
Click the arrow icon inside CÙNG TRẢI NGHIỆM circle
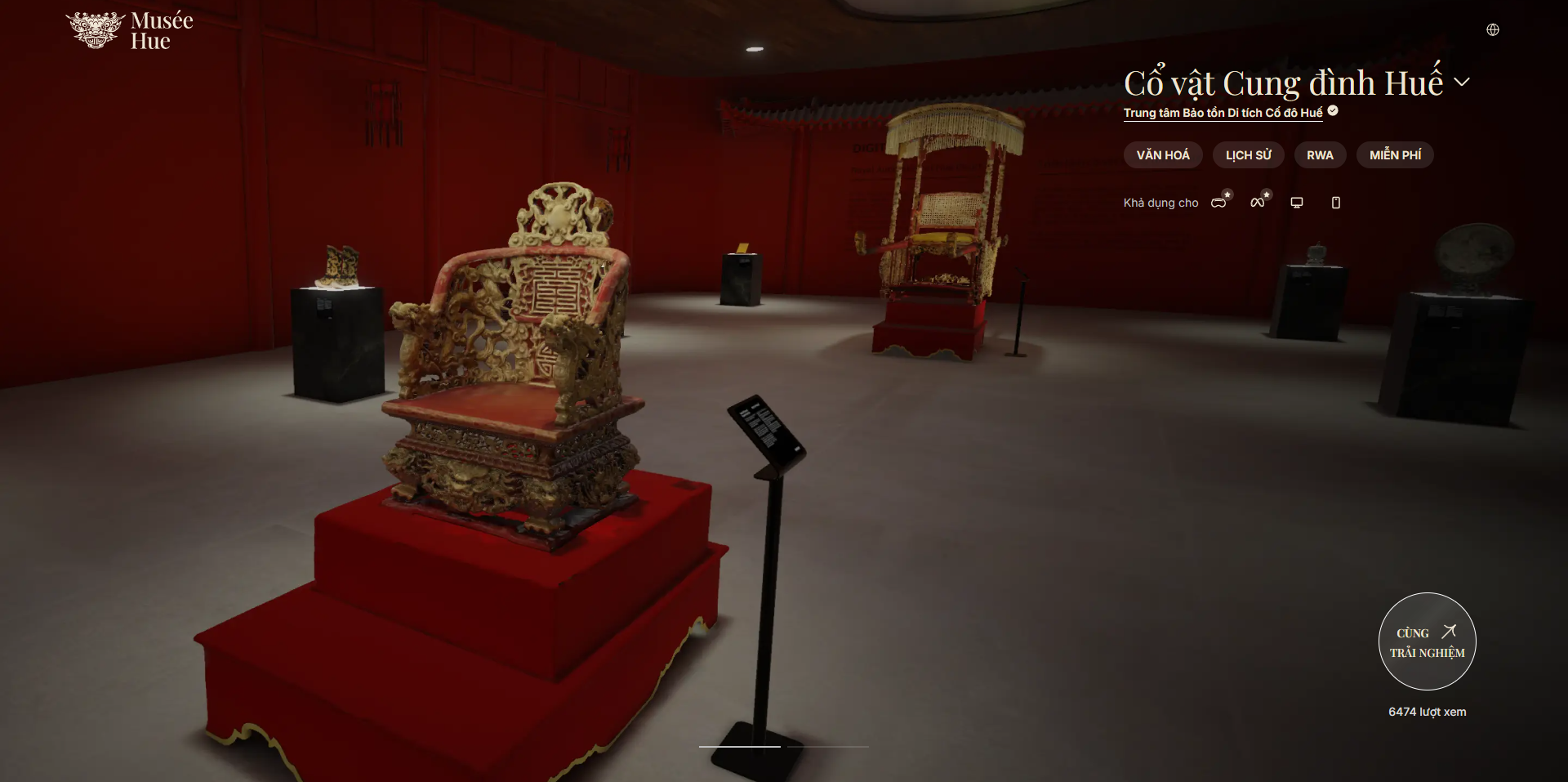click(1450, 631)
